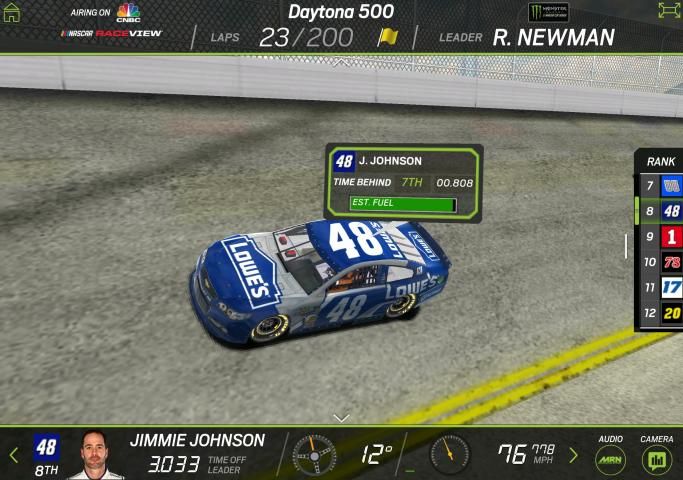The width and height of the screenshot is (683, 480).
Task: Switch to the previous driver arrow
Action: (x=14, y=455)
